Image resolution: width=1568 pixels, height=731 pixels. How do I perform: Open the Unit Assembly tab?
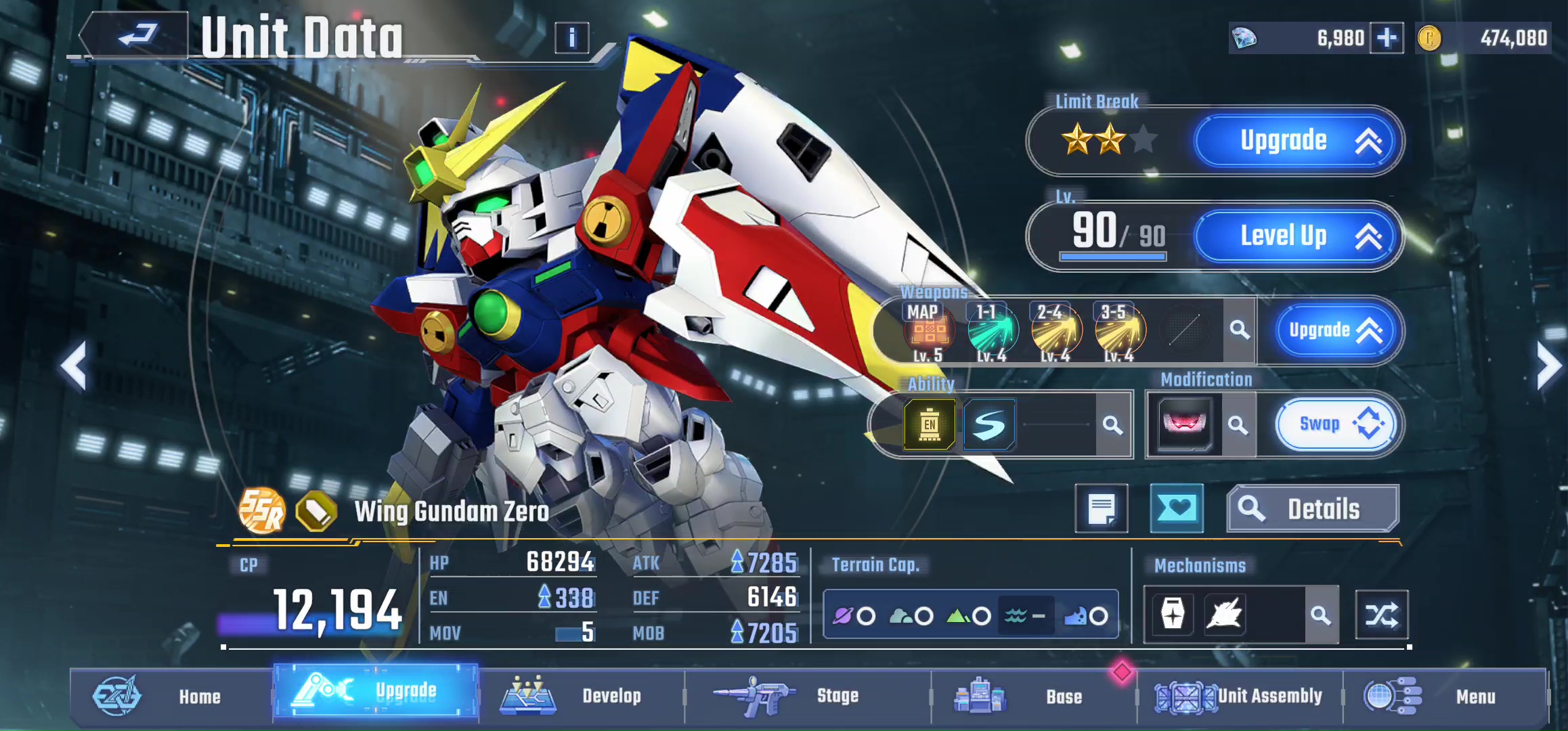pyautogui.click(x=1239, y=696)
